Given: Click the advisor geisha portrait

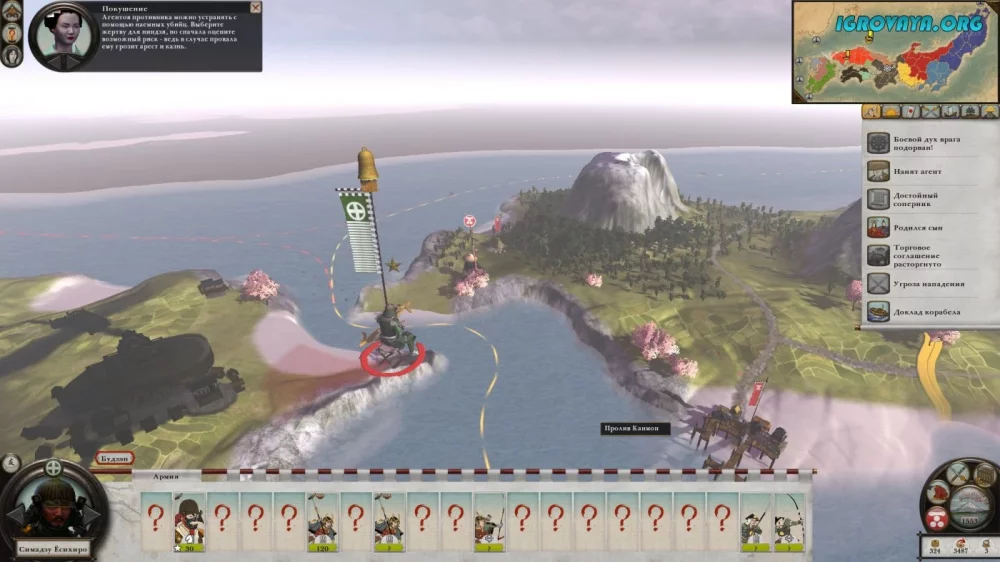Looking at the screenshot, I should click(61, 37).
